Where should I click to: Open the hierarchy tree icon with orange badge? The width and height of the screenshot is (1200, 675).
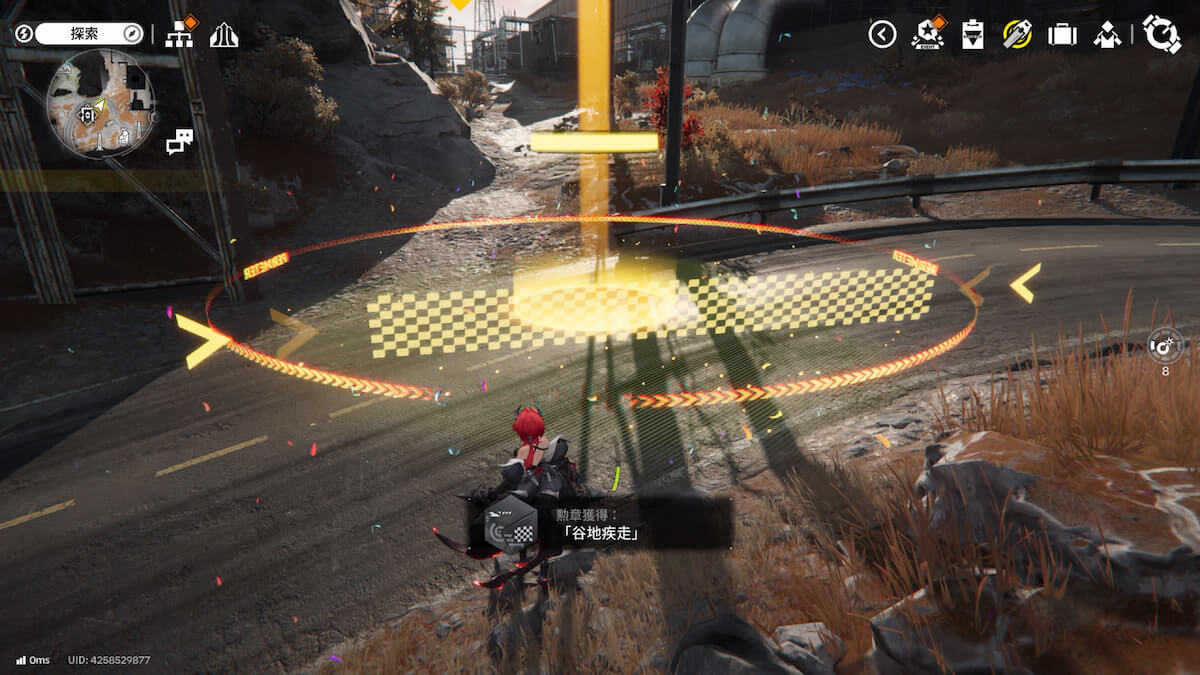pos(180,35)
